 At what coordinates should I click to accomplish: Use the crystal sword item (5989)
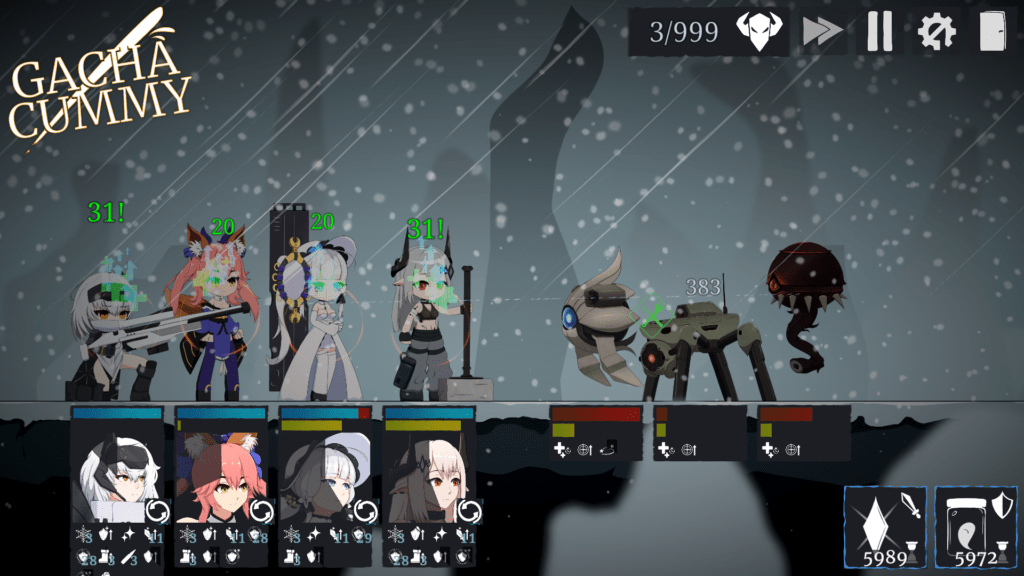click(885, 527)
